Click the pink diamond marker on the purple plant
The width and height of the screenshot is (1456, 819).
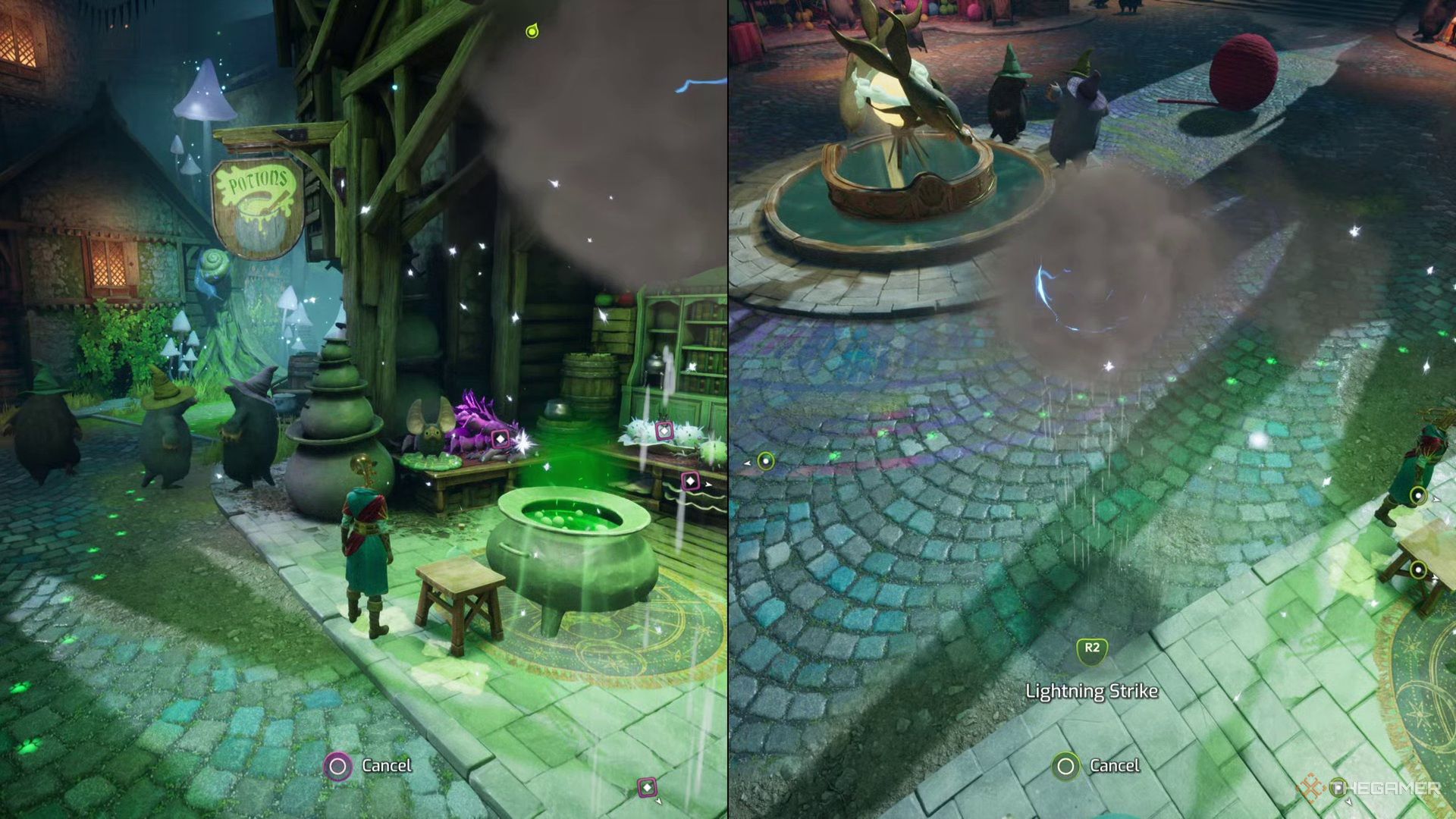point(500,439)
